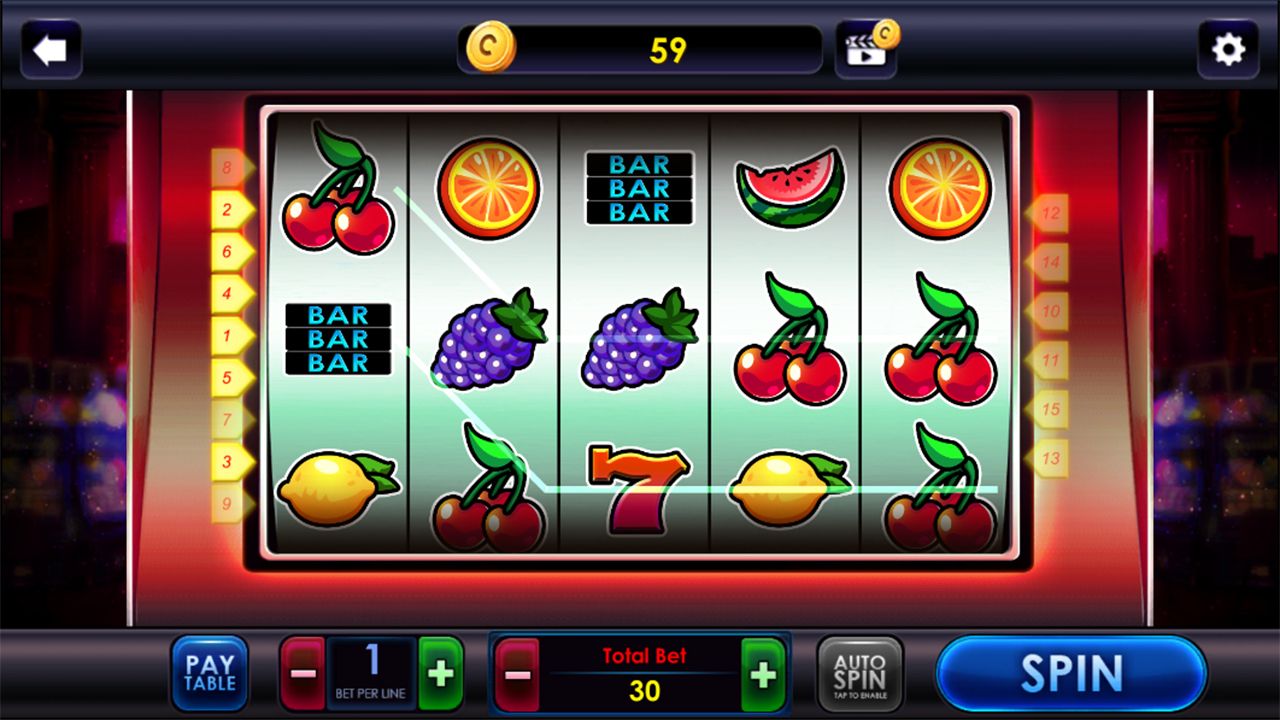Go back with the arrow button
Image resolution: width=1280 pixels, height=720 pixels.
click(x=50, y=50)
